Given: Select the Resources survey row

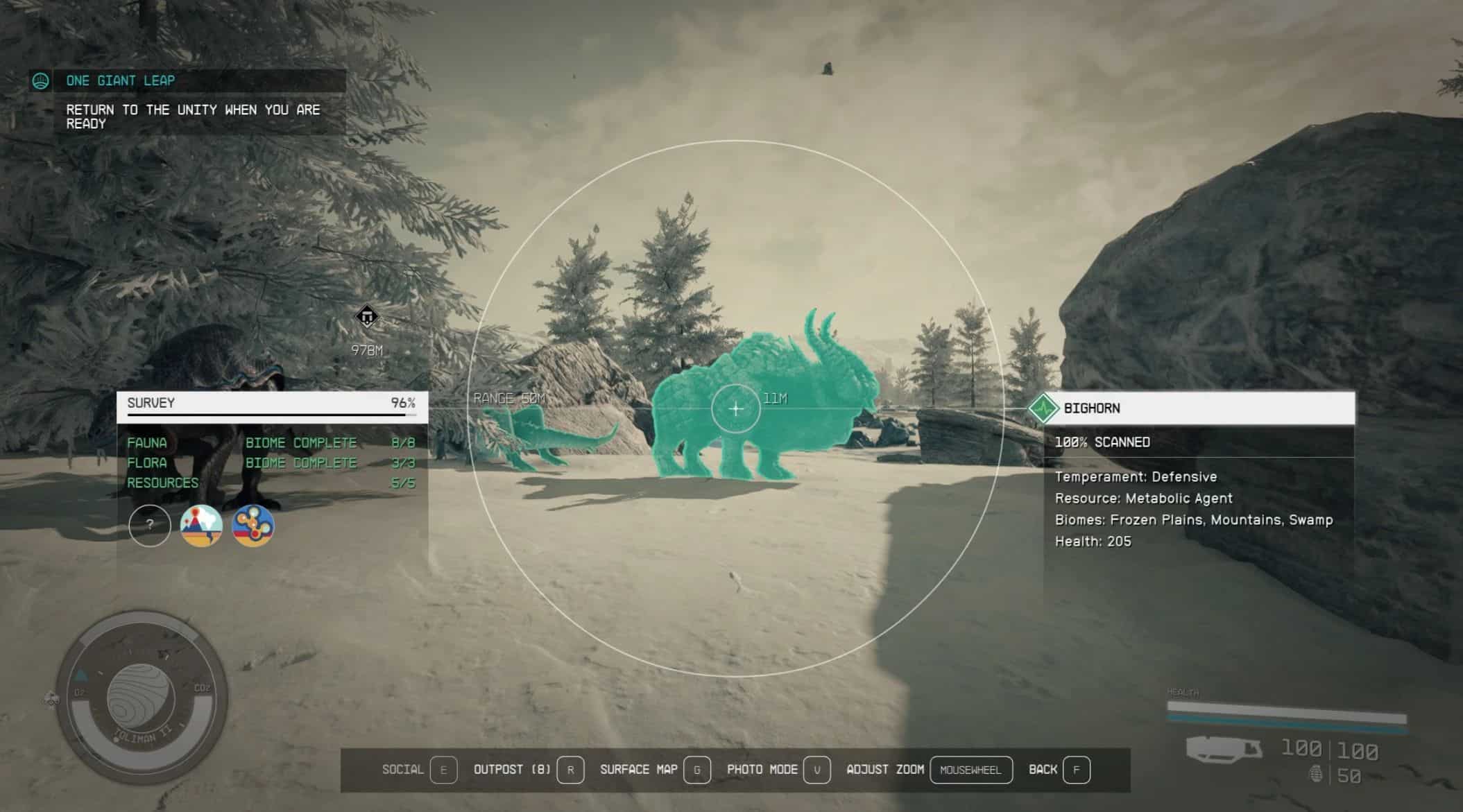Looking at the screenshot, I should click(x=271, y=483).
